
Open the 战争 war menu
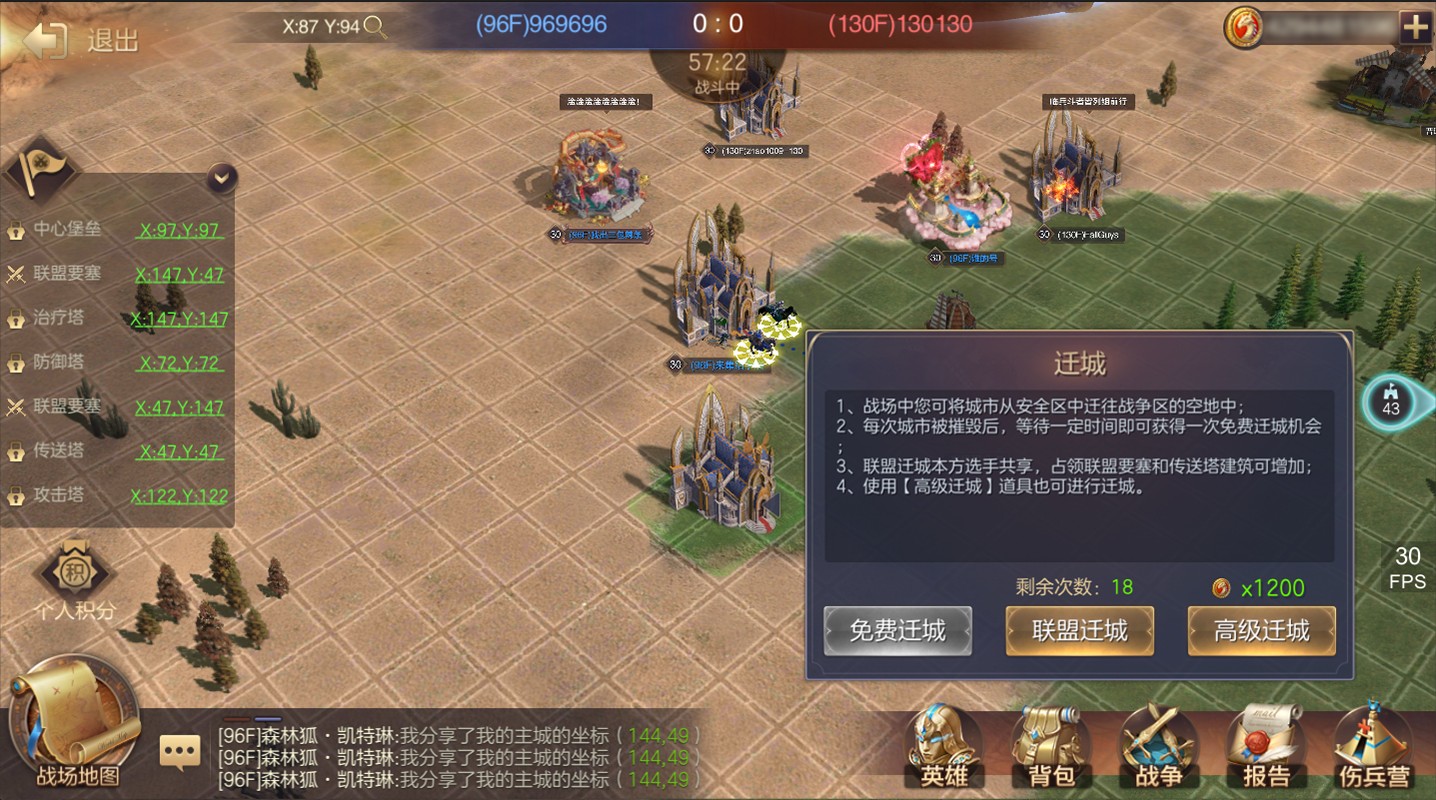(x=1159, y=747)
